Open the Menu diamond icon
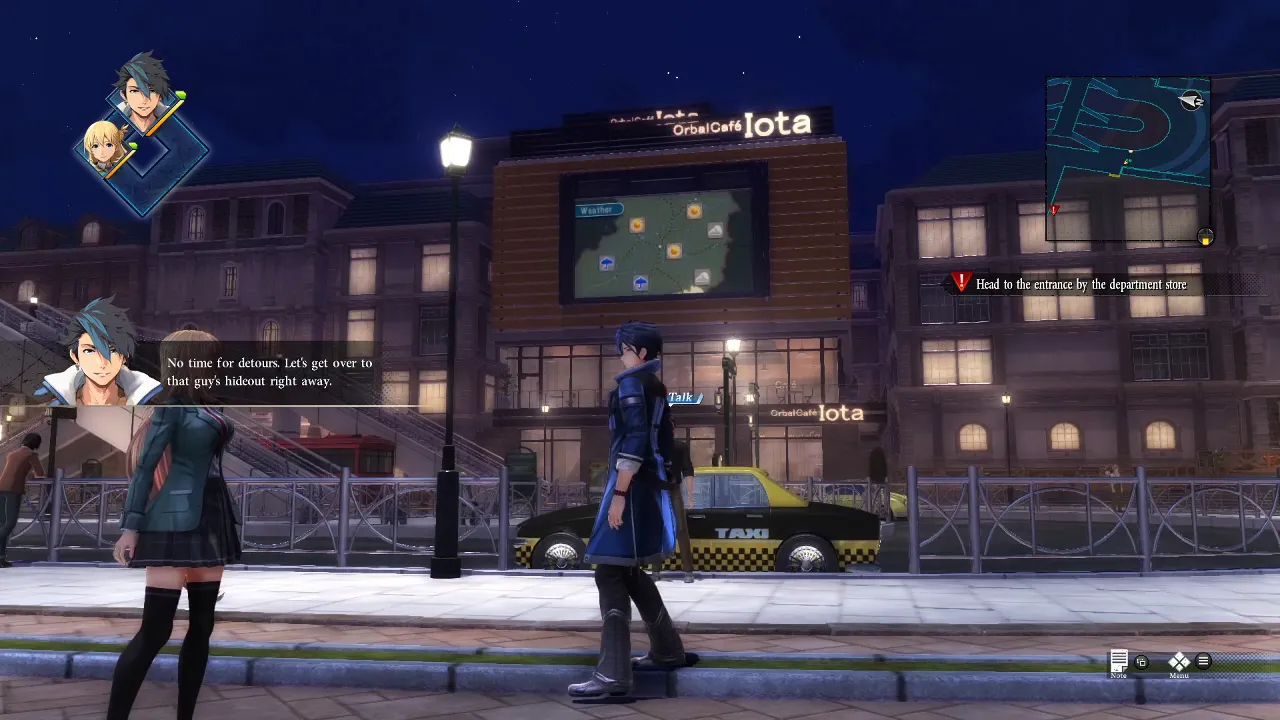 pyautogui.click(x=1179, y=662)
